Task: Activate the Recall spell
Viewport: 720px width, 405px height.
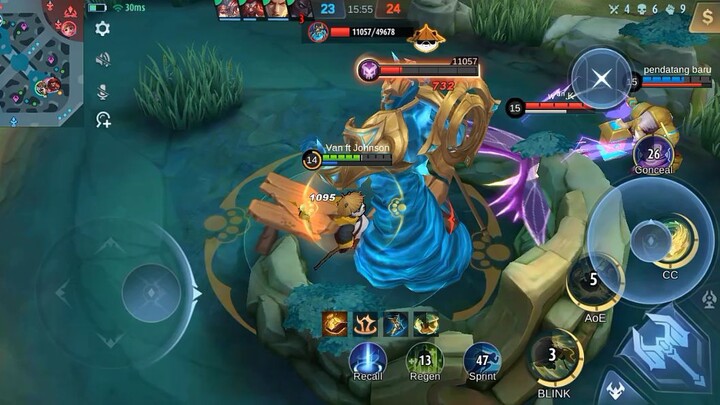Action: pyautogui.click(x=368, y=359)
